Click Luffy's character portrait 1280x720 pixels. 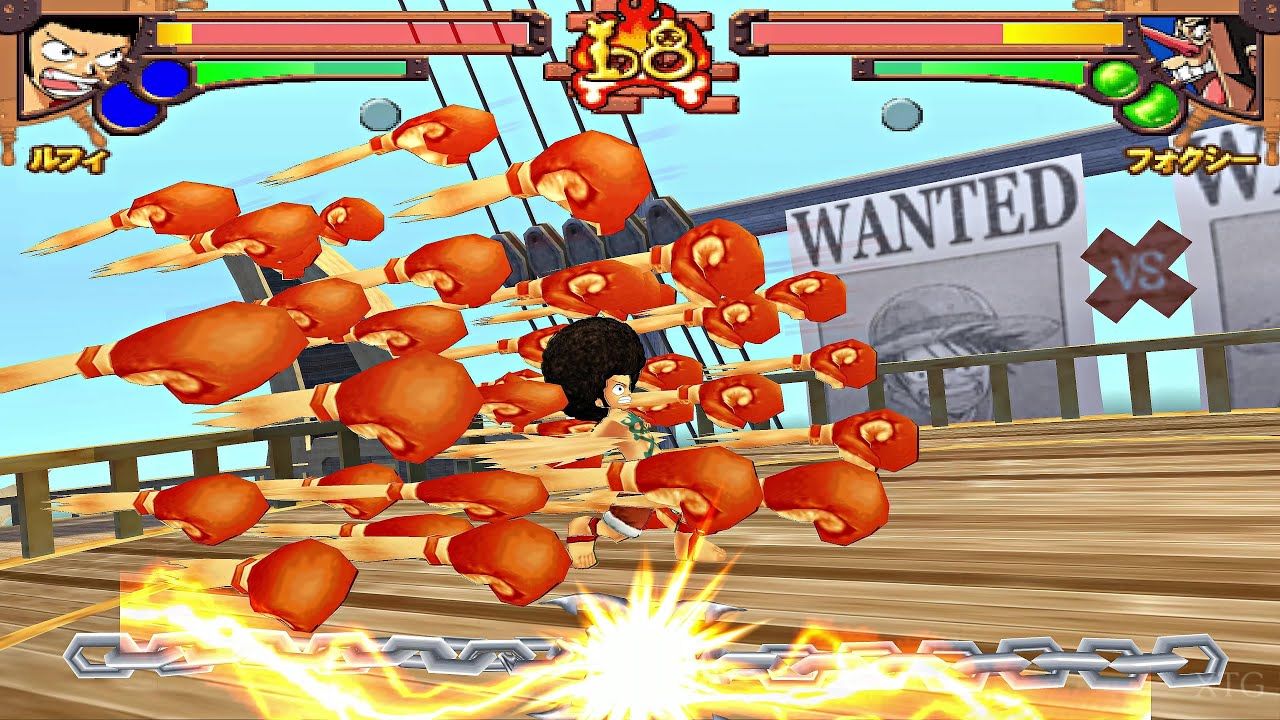(x=75, y=65)
